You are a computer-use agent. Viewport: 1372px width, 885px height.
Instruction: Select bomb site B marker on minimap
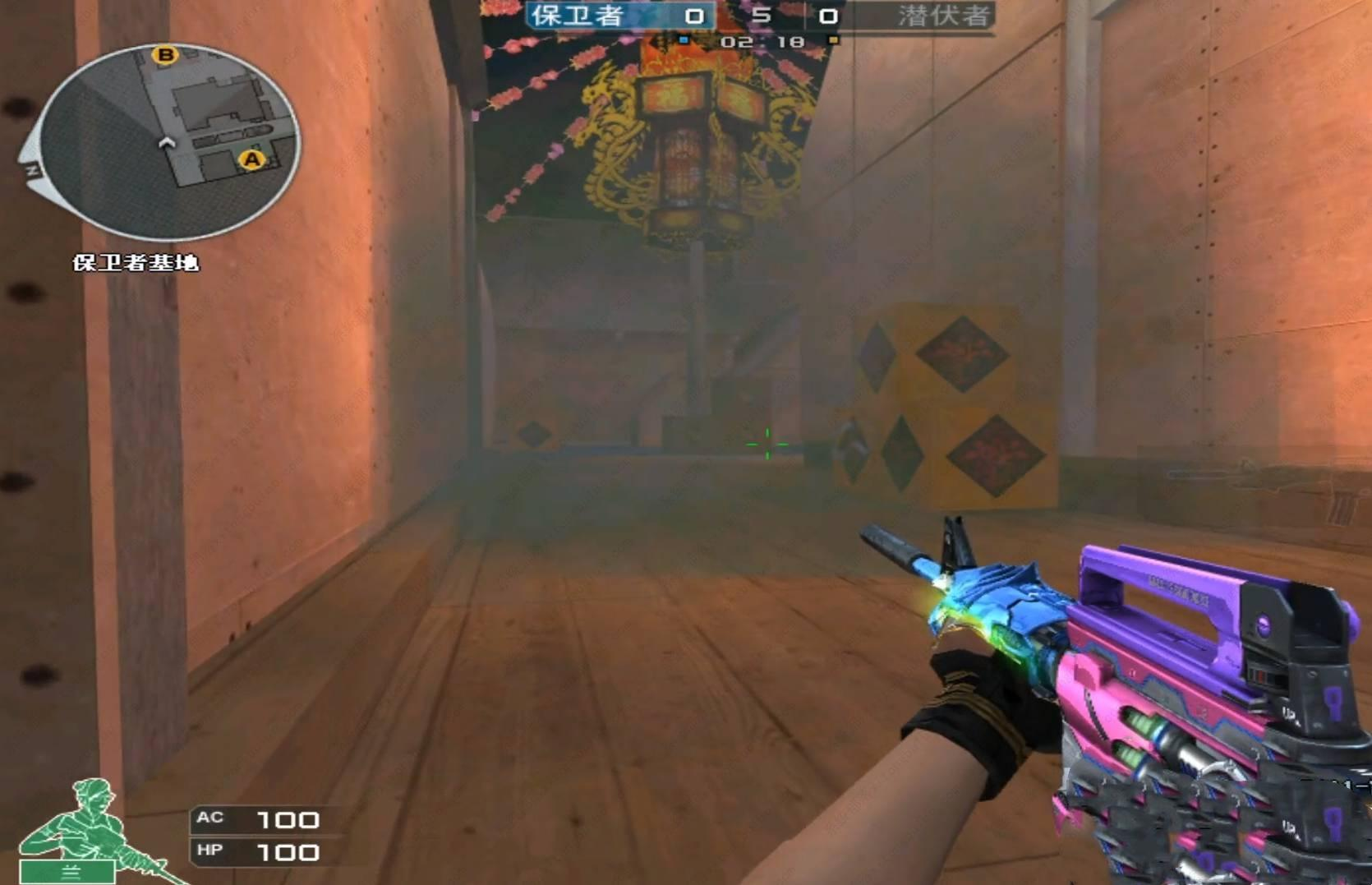pos(165,55)
